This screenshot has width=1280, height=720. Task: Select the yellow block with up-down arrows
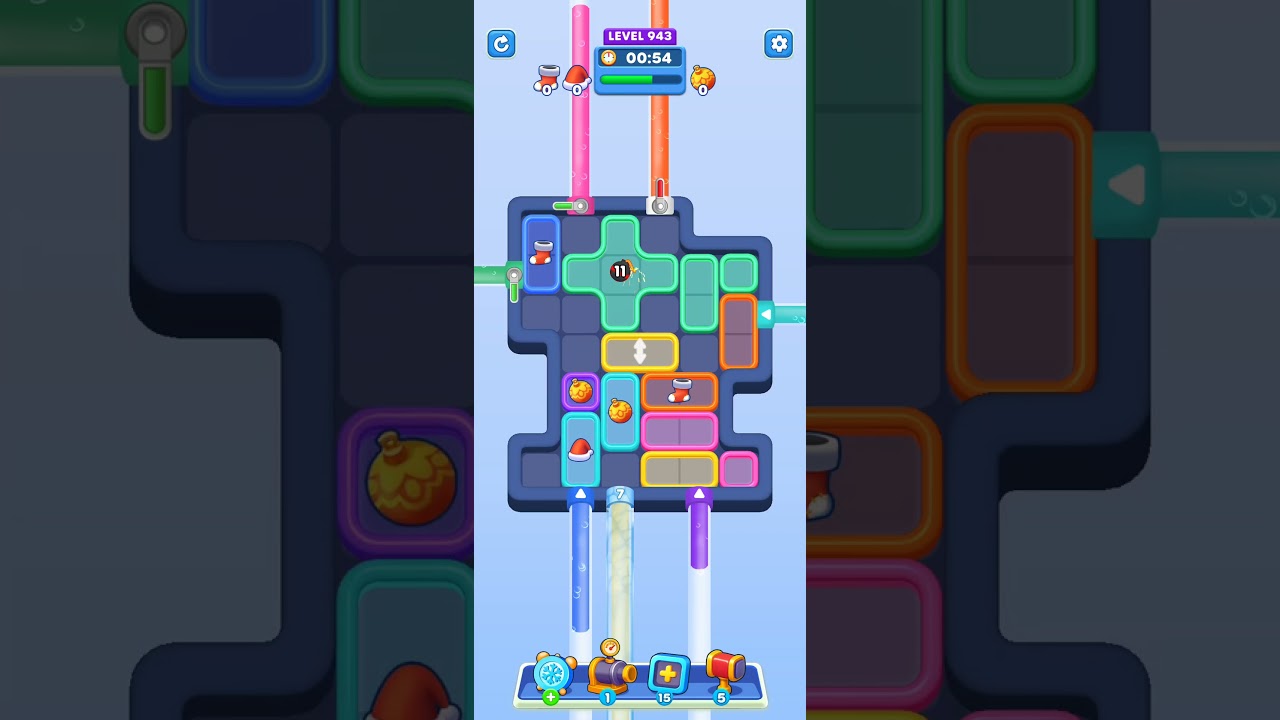point(640,352)
